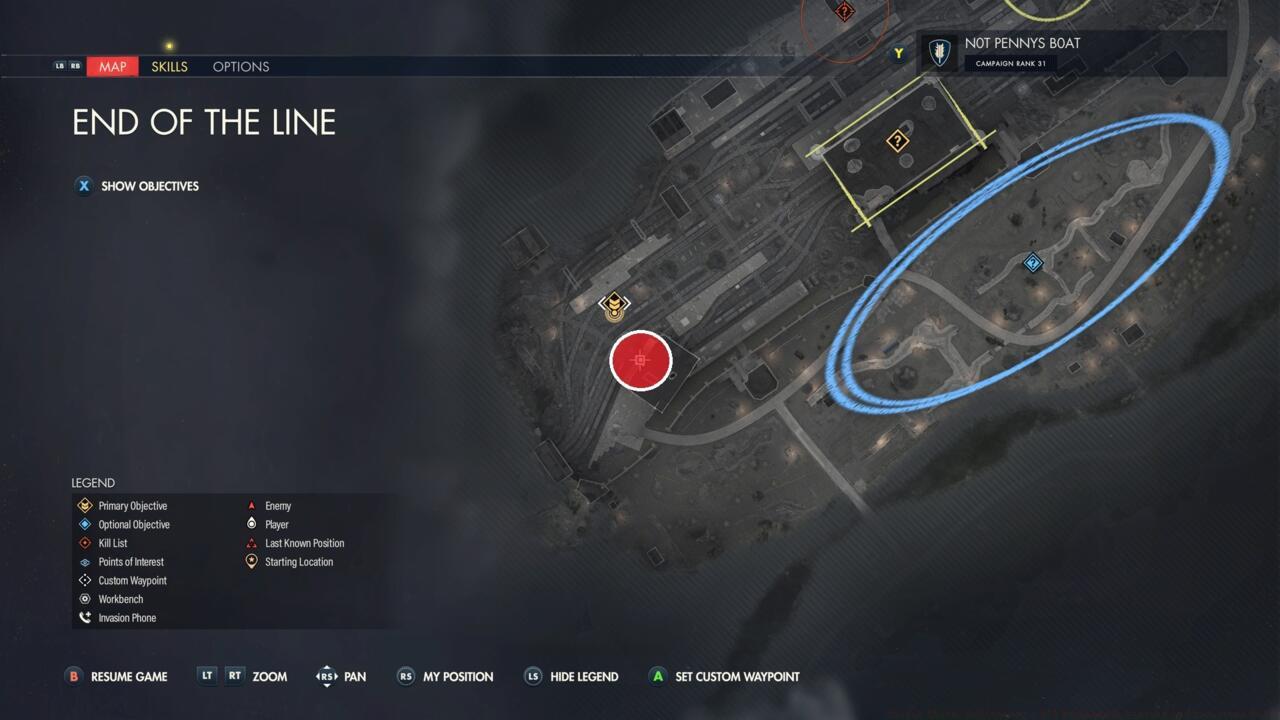Select the Enemy marker icon in the legend
This screenshot has height=720, width=1280.
pos(252,506)
